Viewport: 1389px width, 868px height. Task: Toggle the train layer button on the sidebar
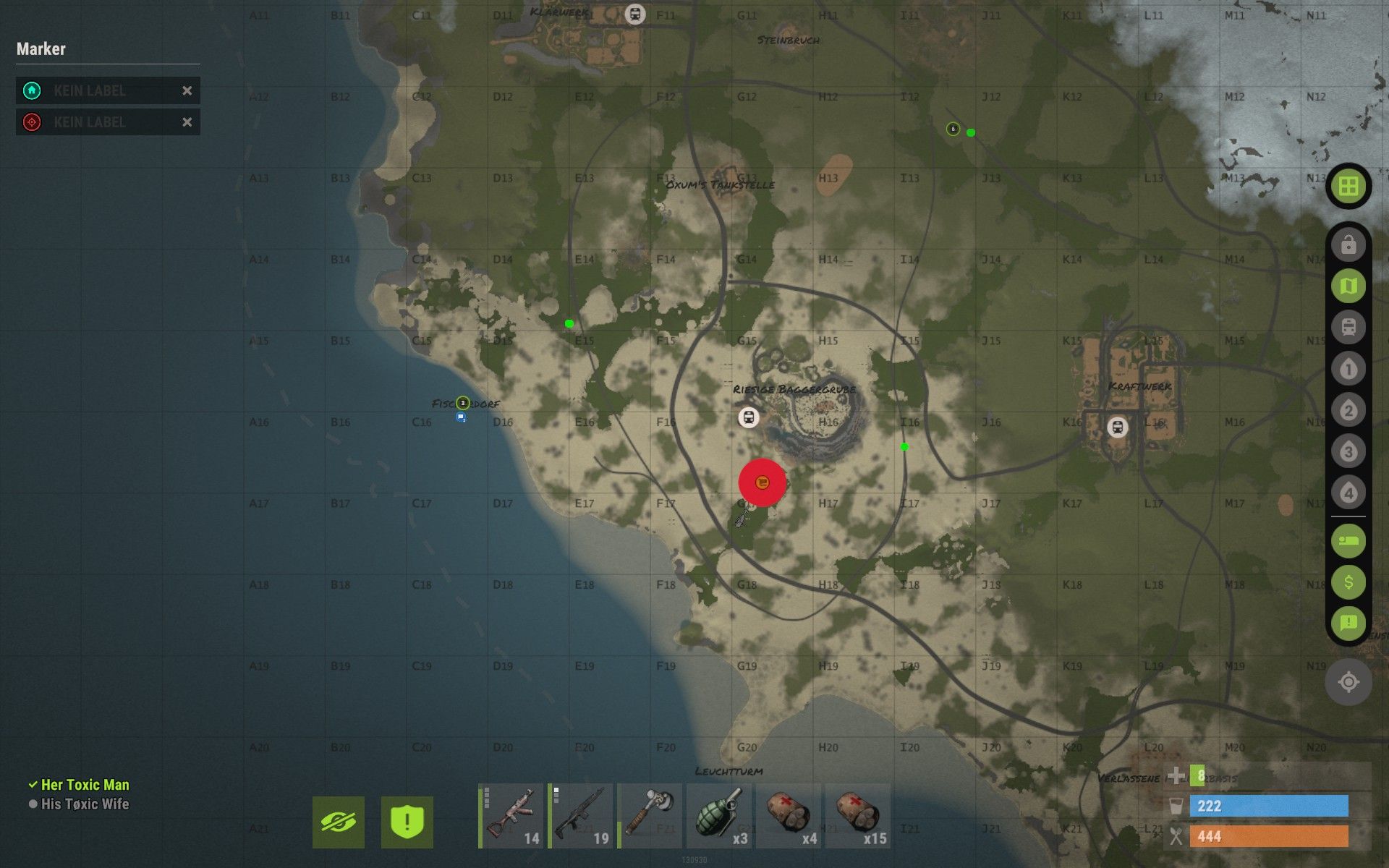[x=1348, y=328]
